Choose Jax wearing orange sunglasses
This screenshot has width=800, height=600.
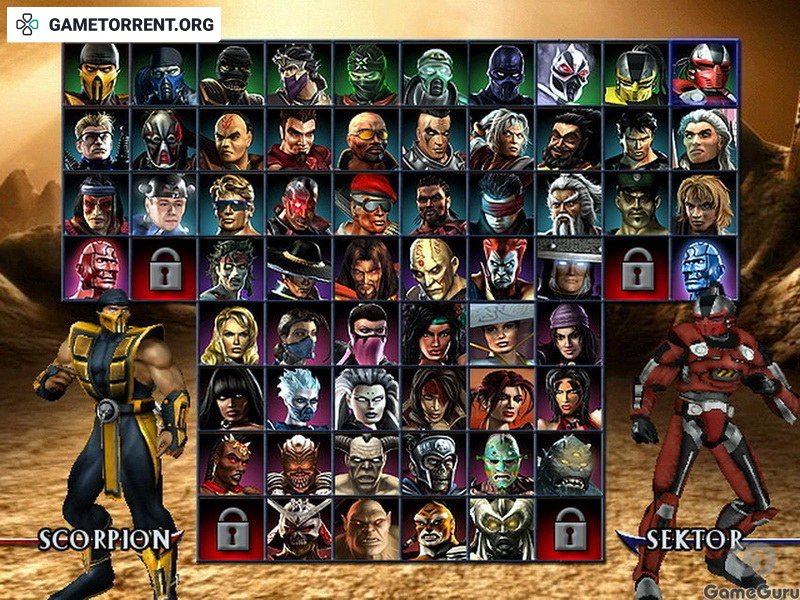[x=366, y=138]
